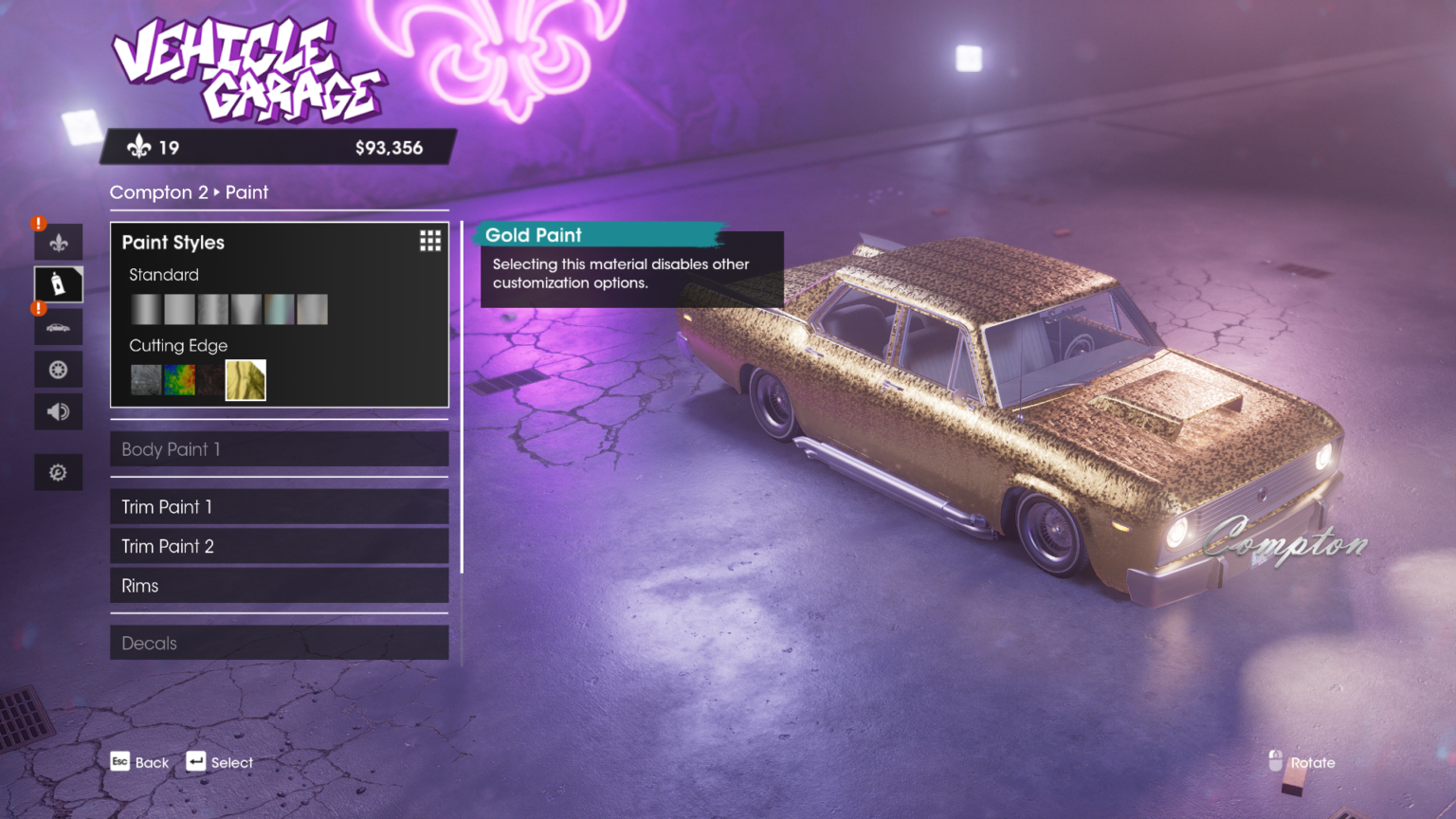Click the Compton 2 breadcrumb item
This screenshot has height=819, width=1456.
tap(157, 192)
